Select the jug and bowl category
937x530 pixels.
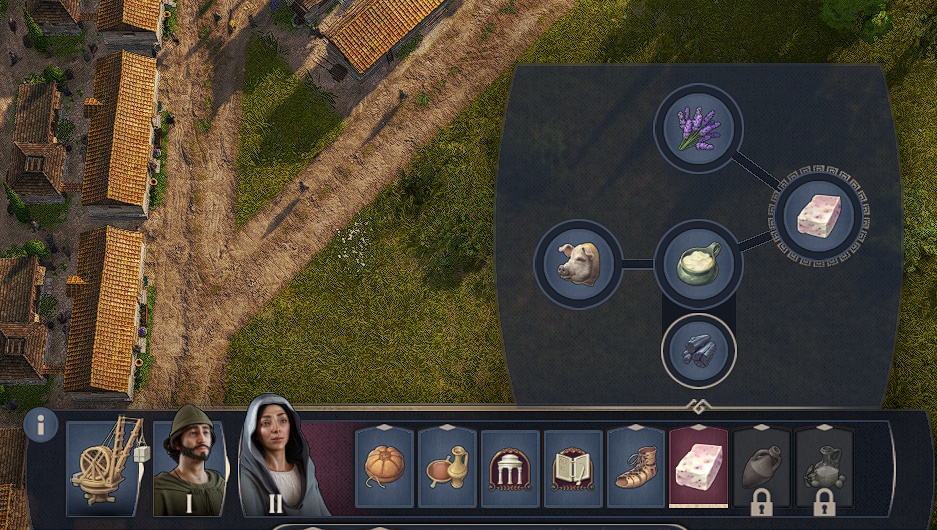[x=447, y=466]
